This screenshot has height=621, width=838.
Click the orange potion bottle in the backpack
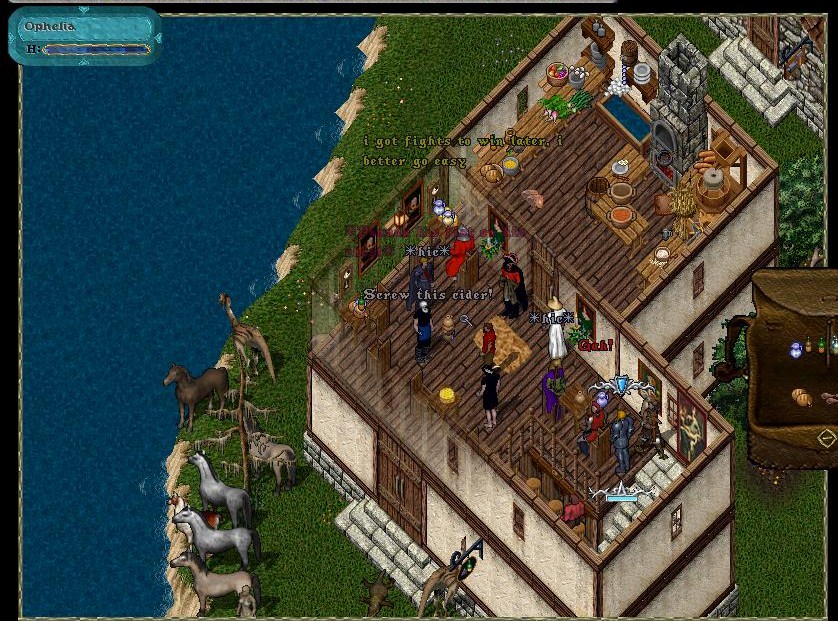(808, 347)
